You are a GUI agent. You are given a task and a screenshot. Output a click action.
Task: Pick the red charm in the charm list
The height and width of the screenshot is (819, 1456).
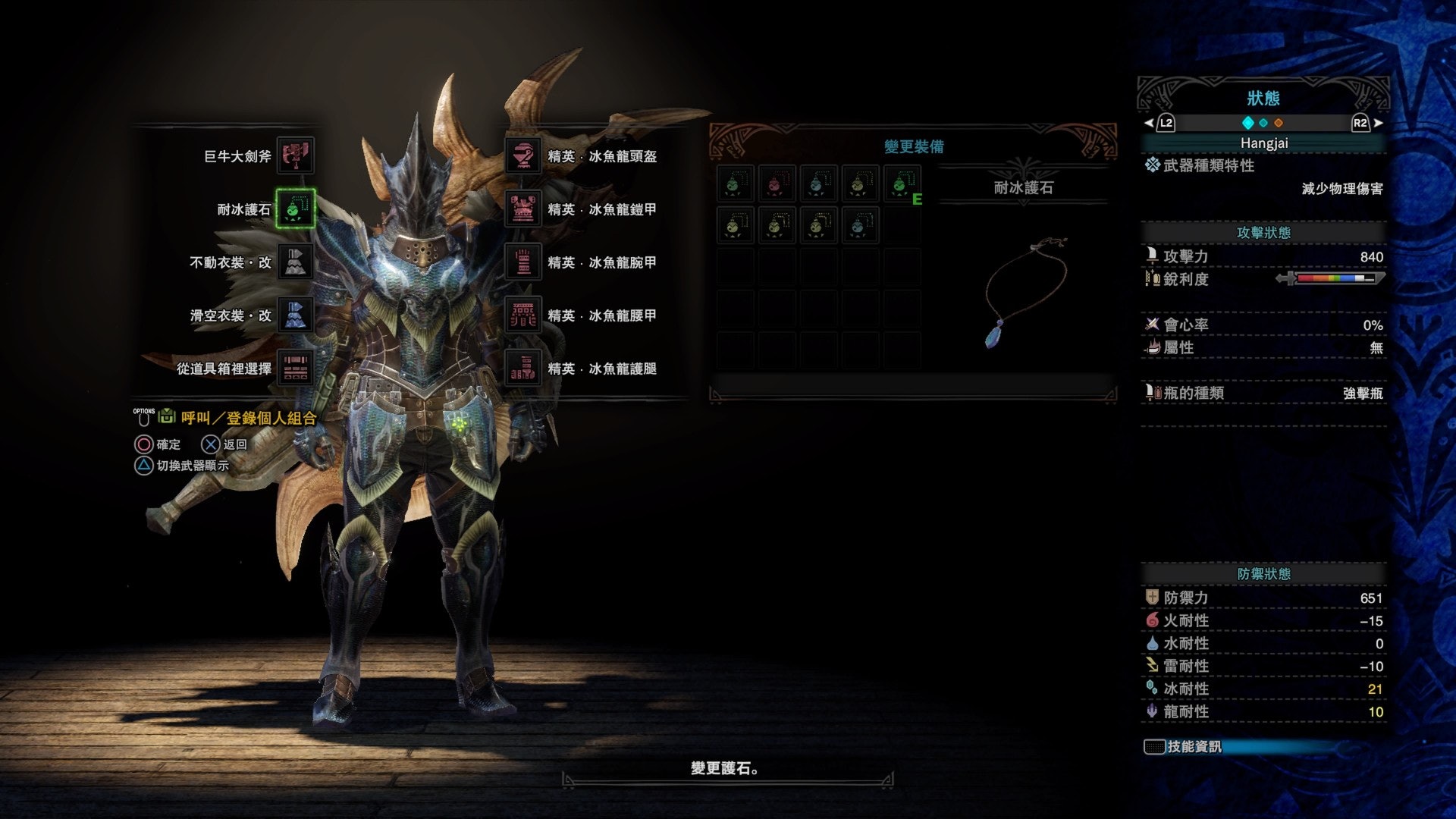click(777, 184)
